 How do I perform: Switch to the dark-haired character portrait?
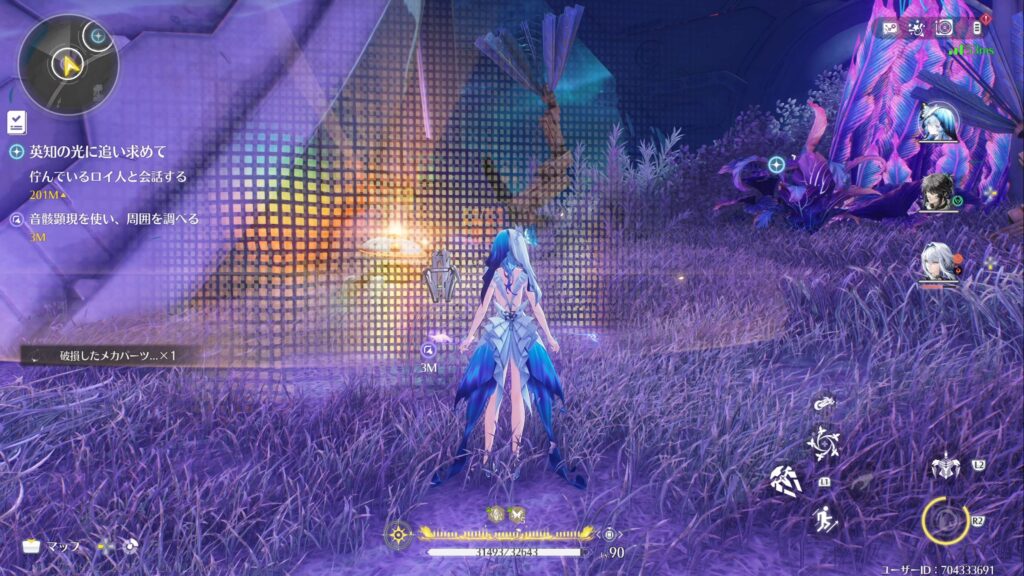tap(938, 194)
